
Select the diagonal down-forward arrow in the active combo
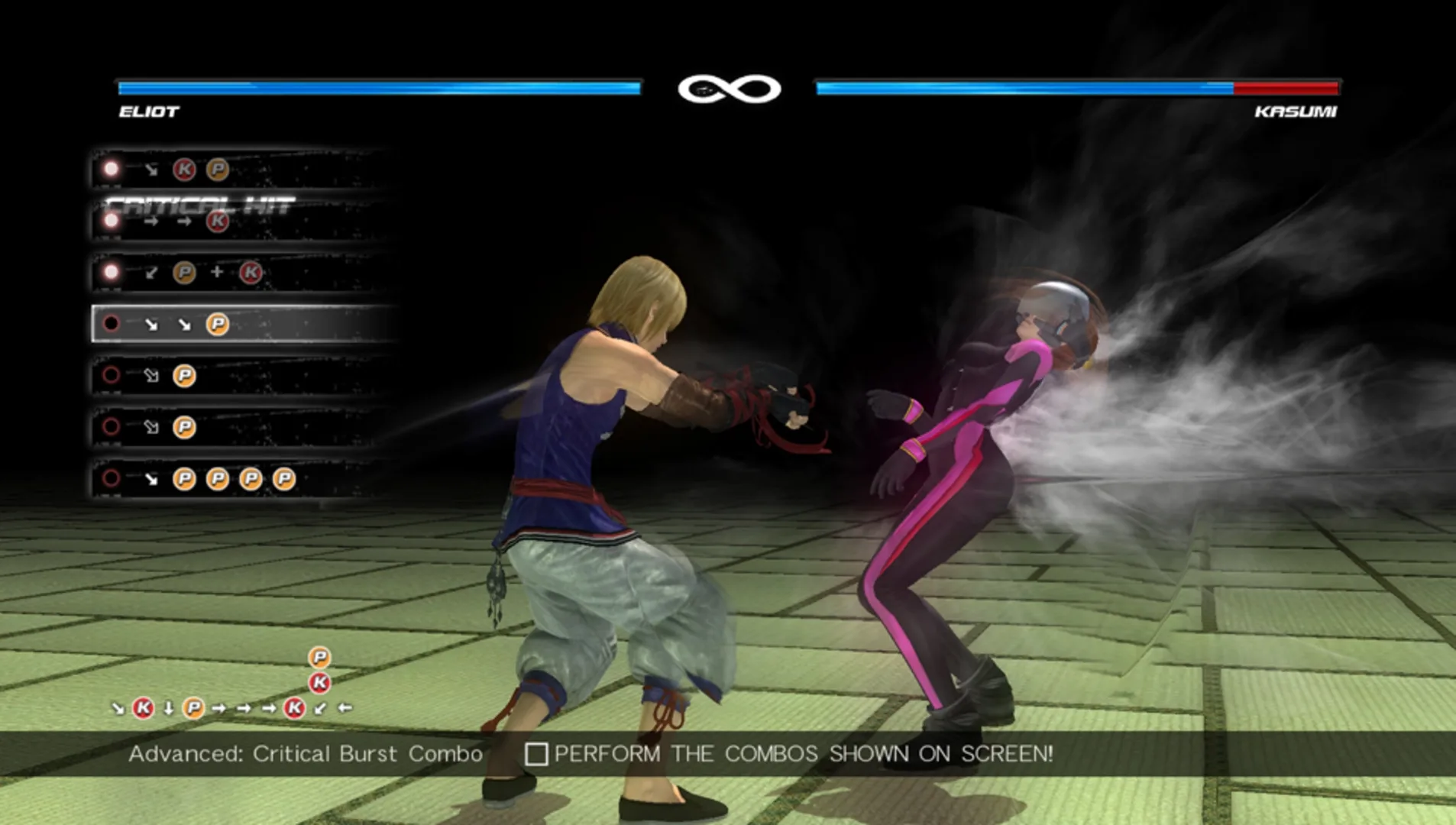click(x=153, y=325)
